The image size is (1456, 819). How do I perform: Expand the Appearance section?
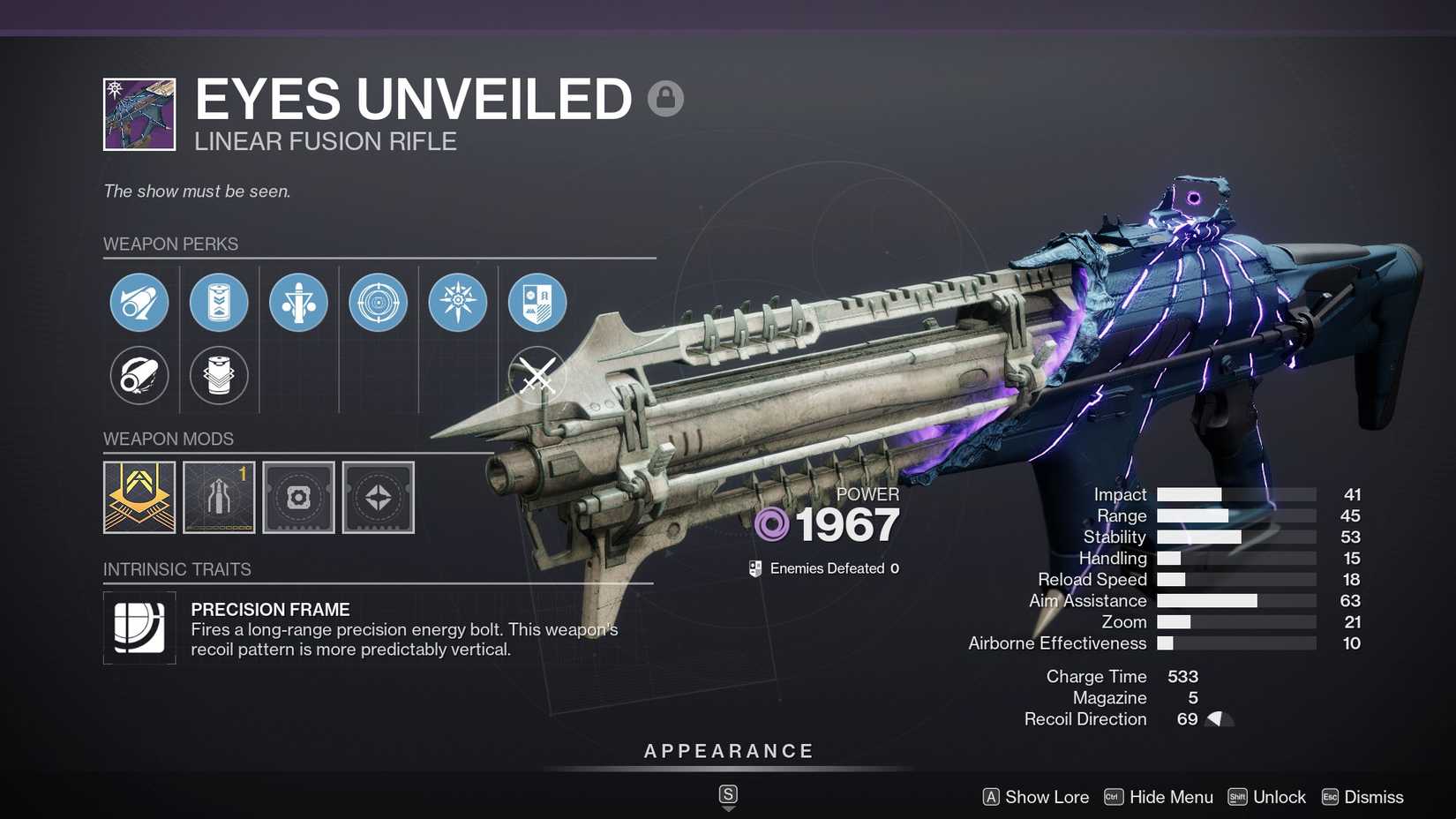[727, 751]
